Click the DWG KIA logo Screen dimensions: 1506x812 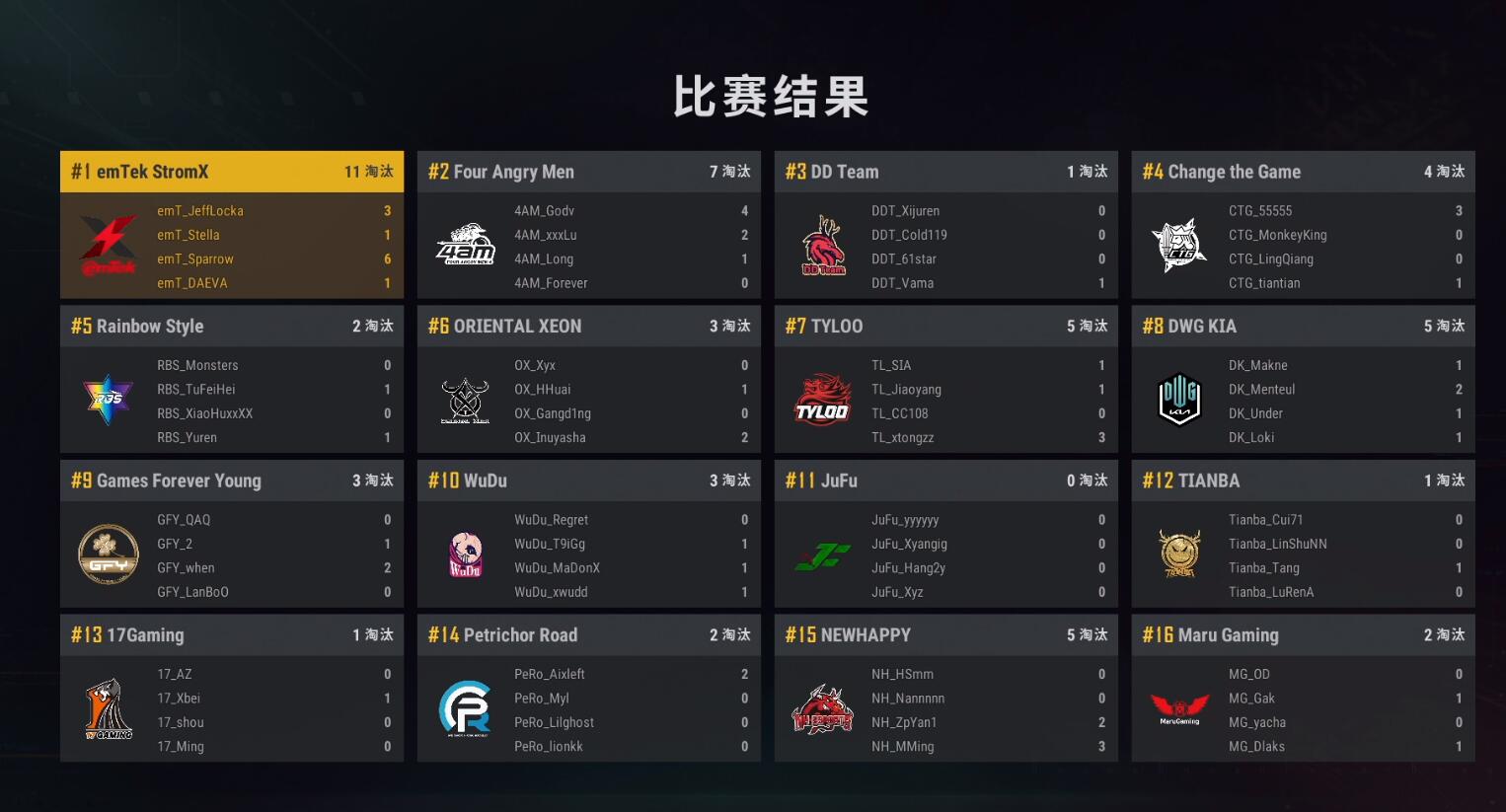click(x=1179, y=400)
